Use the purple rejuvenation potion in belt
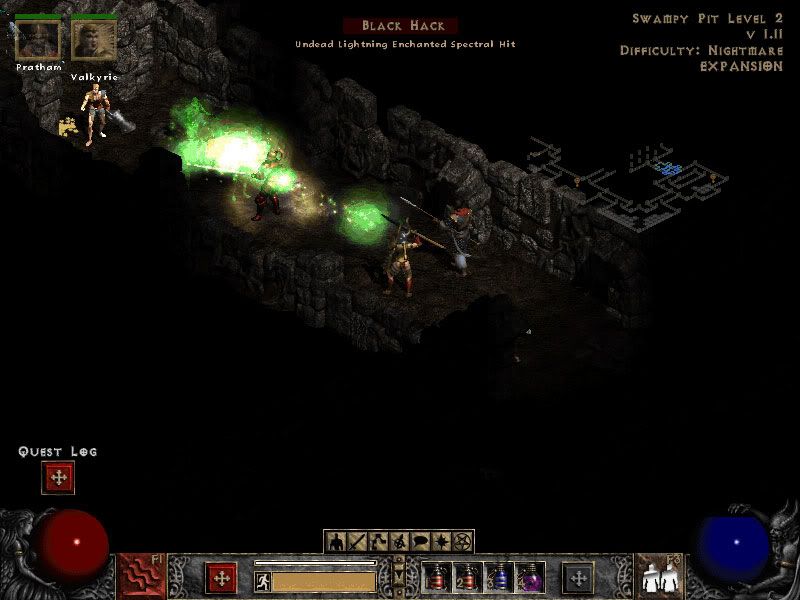Image resolution: width=800 pixels, height=600 pixels. [528, 578]
